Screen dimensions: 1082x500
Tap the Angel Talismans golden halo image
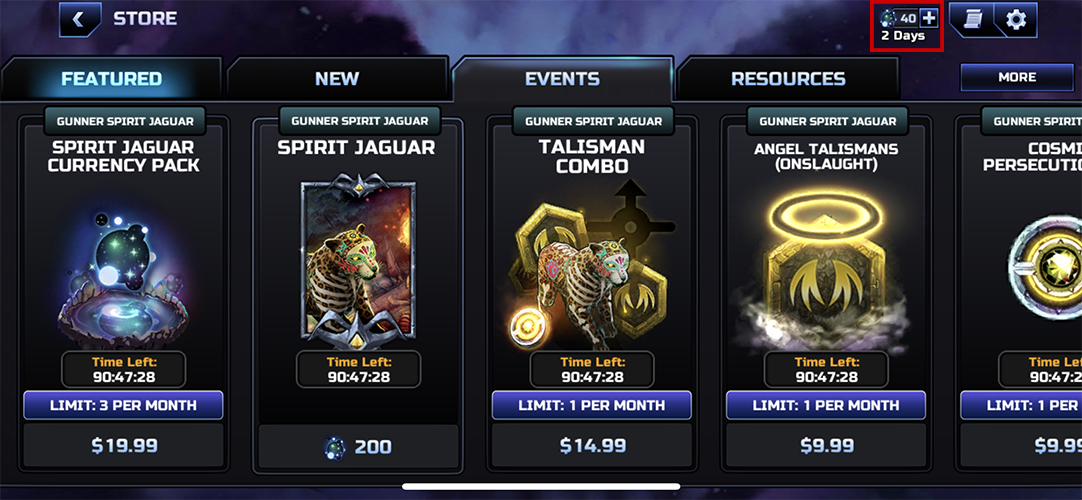click(x=826, y=260)
